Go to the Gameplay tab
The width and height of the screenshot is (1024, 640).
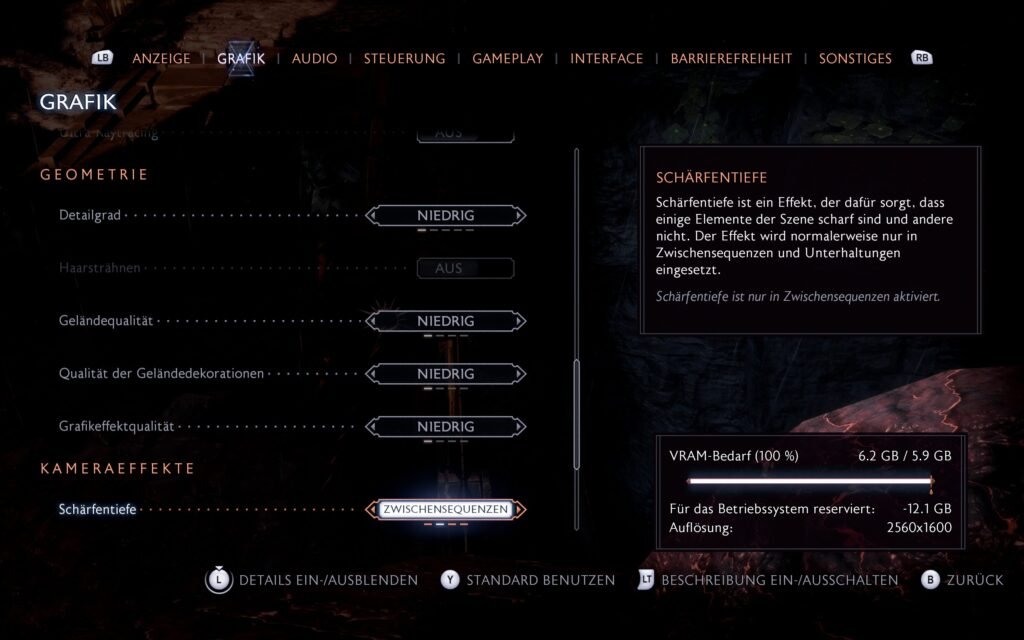pos(507,58)
